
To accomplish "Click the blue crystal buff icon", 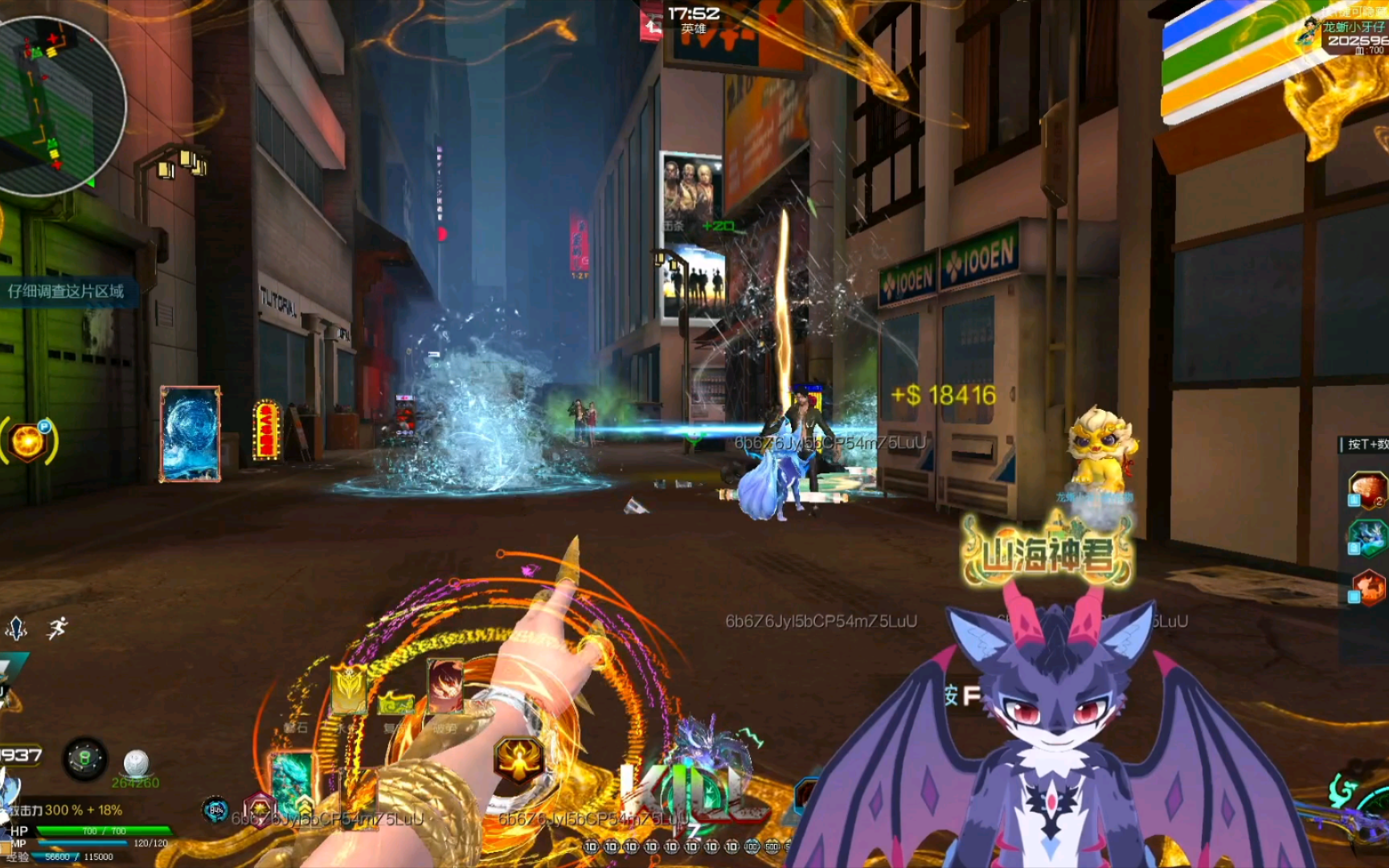I will click(17, 628).
